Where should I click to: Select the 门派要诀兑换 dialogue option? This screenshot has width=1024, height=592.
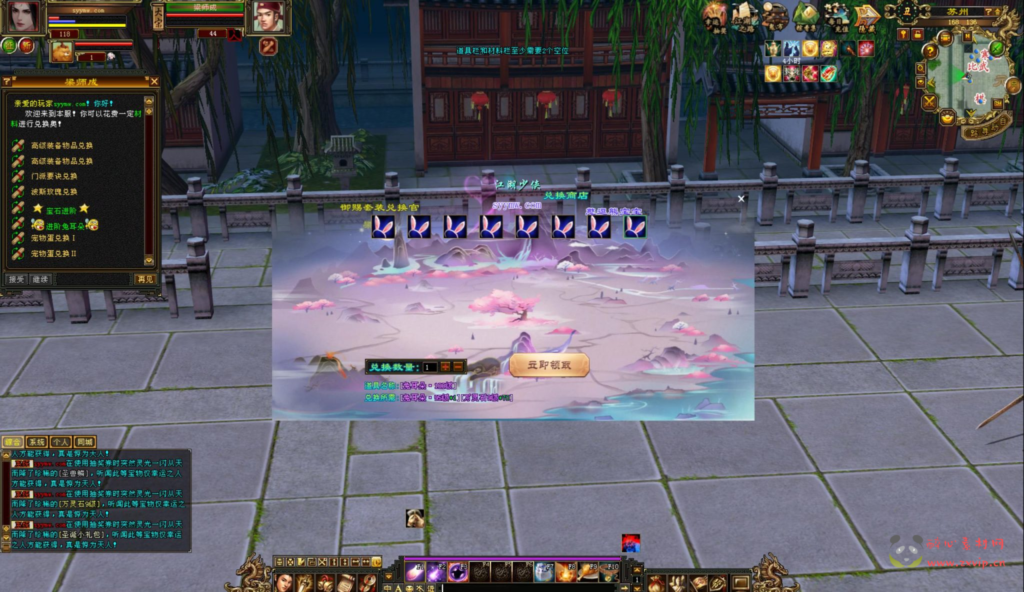coord(62,175)
